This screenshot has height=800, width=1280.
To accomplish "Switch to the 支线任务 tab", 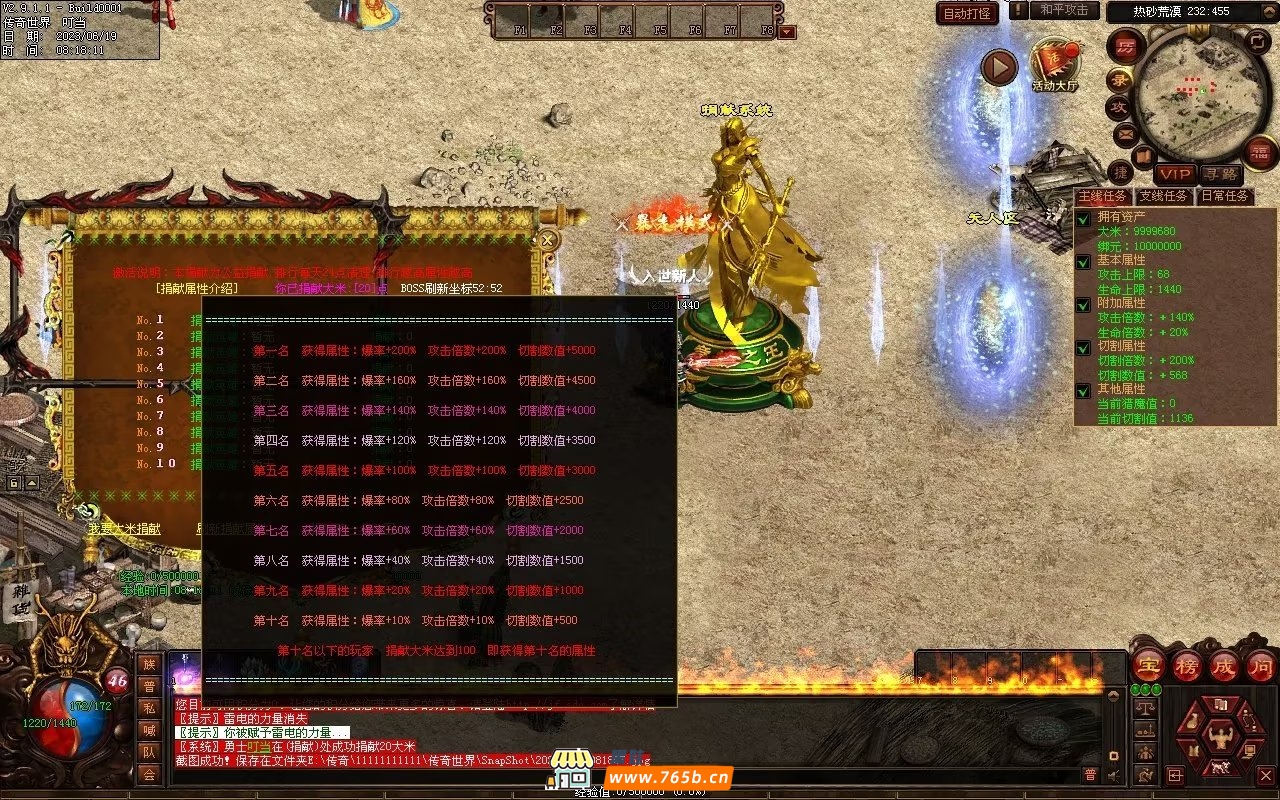I will [1163, 196].
